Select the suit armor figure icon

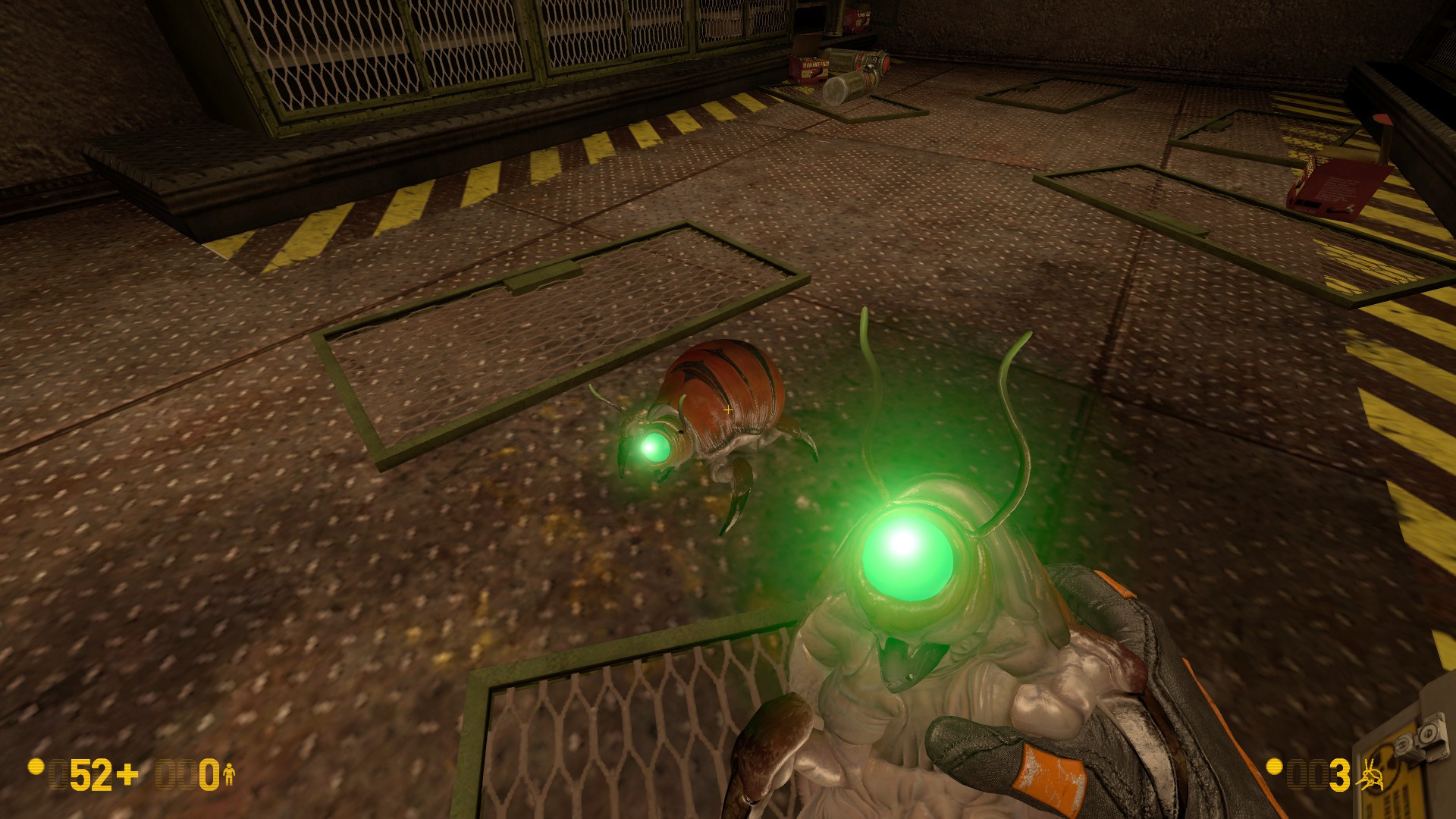229,774
